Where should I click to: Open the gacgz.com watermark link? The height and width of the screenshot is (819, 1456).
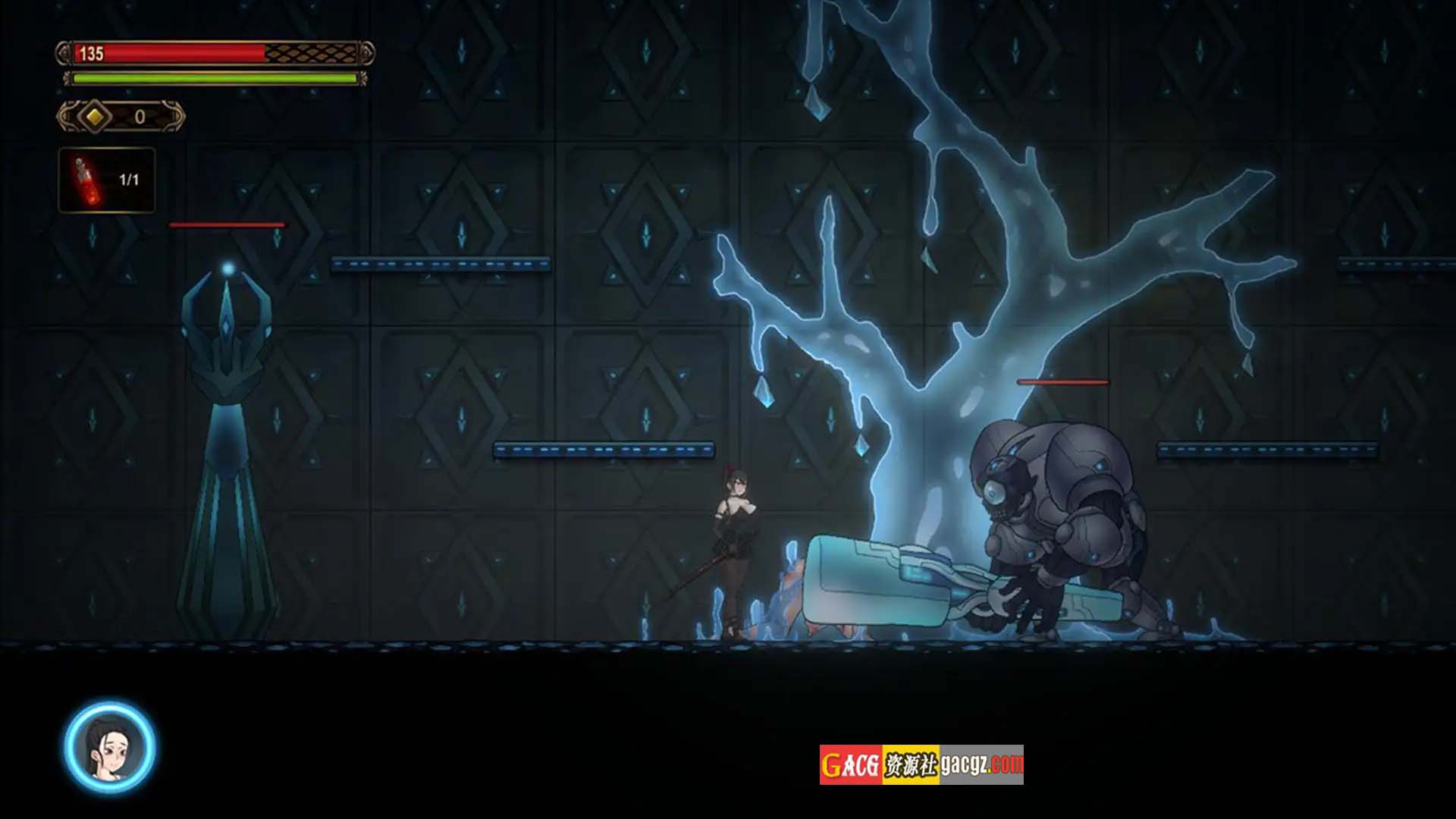921,764
